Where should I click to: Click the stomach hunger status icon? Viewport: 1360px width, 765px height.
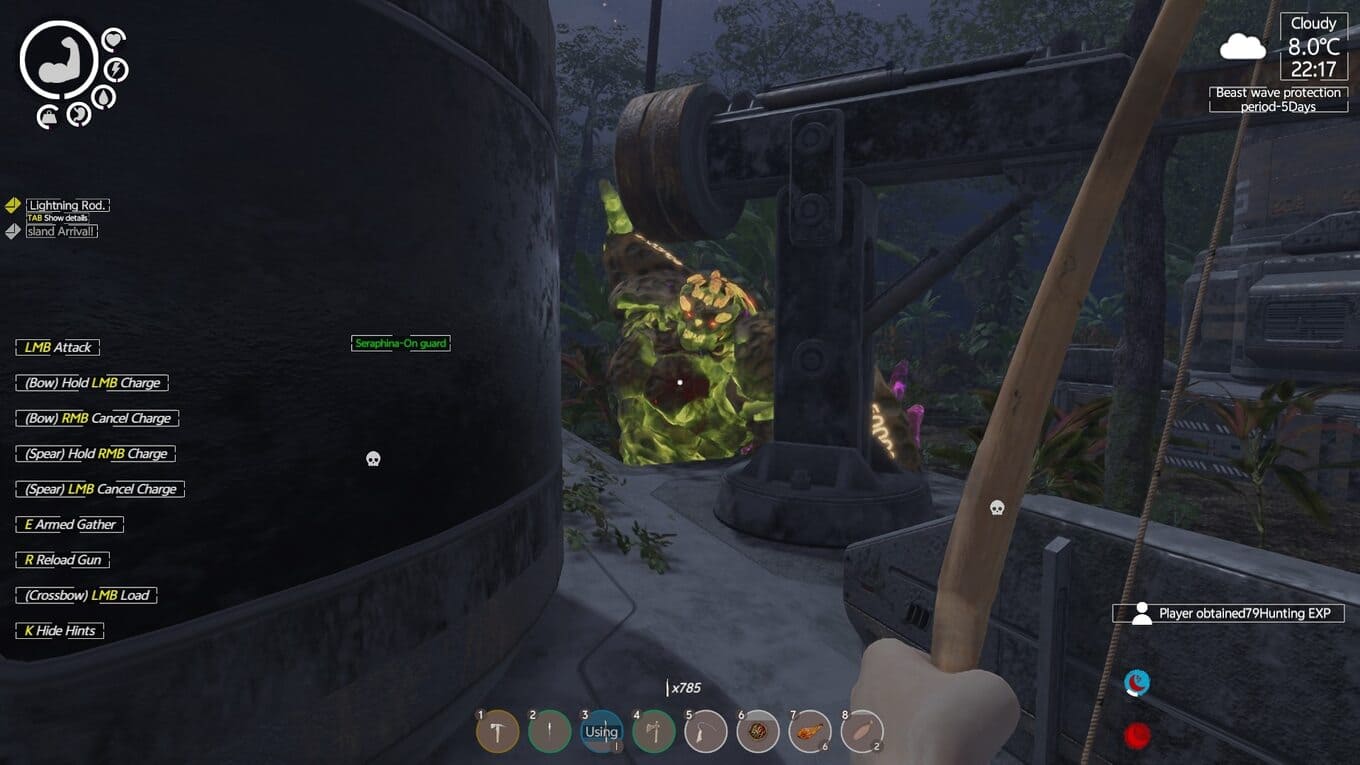coord(79,115)
